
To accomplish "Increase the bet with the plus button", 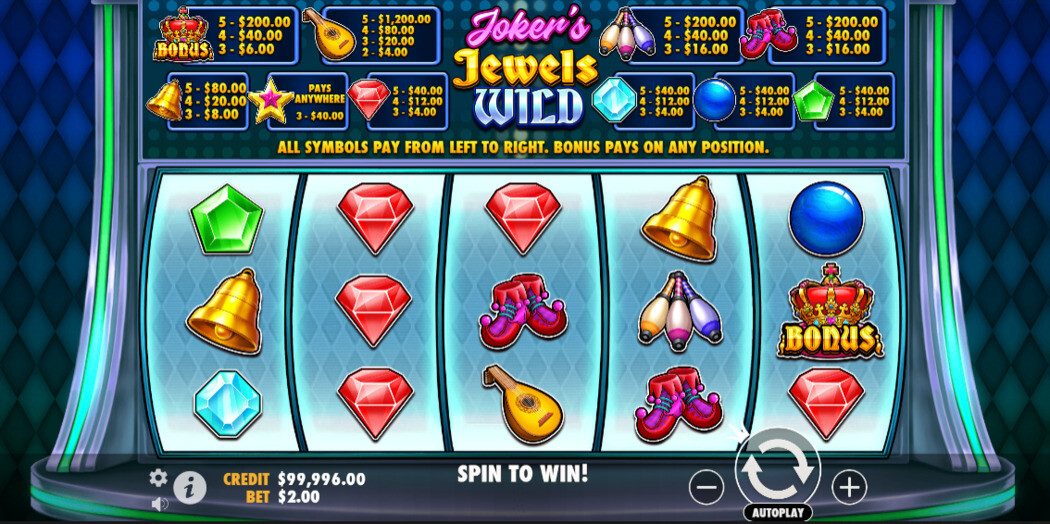I will pyautogui.click(x=849, y=487).
